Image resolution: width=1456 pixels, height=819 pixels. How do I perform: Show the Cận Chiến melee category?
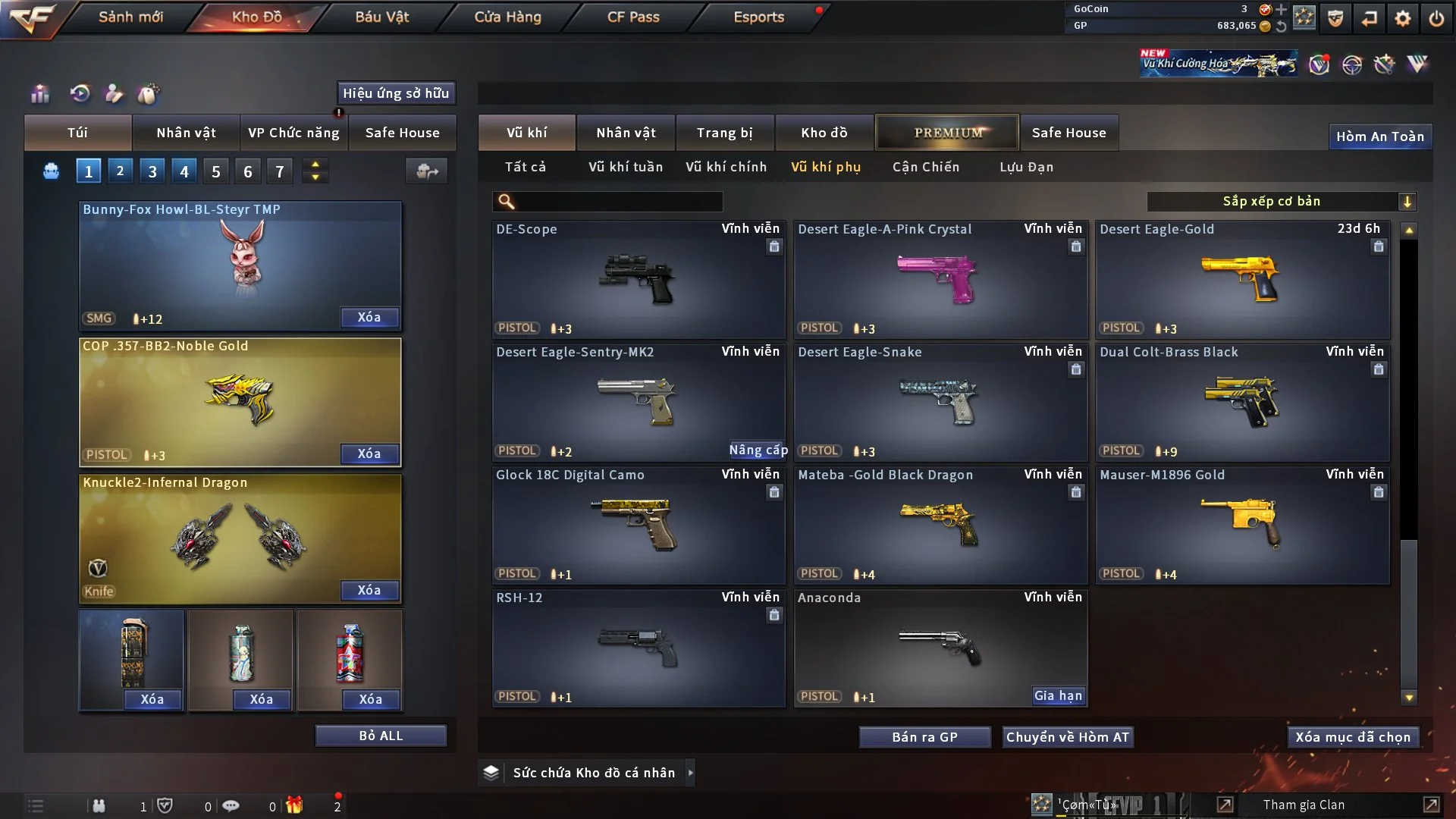coord(925,167)
